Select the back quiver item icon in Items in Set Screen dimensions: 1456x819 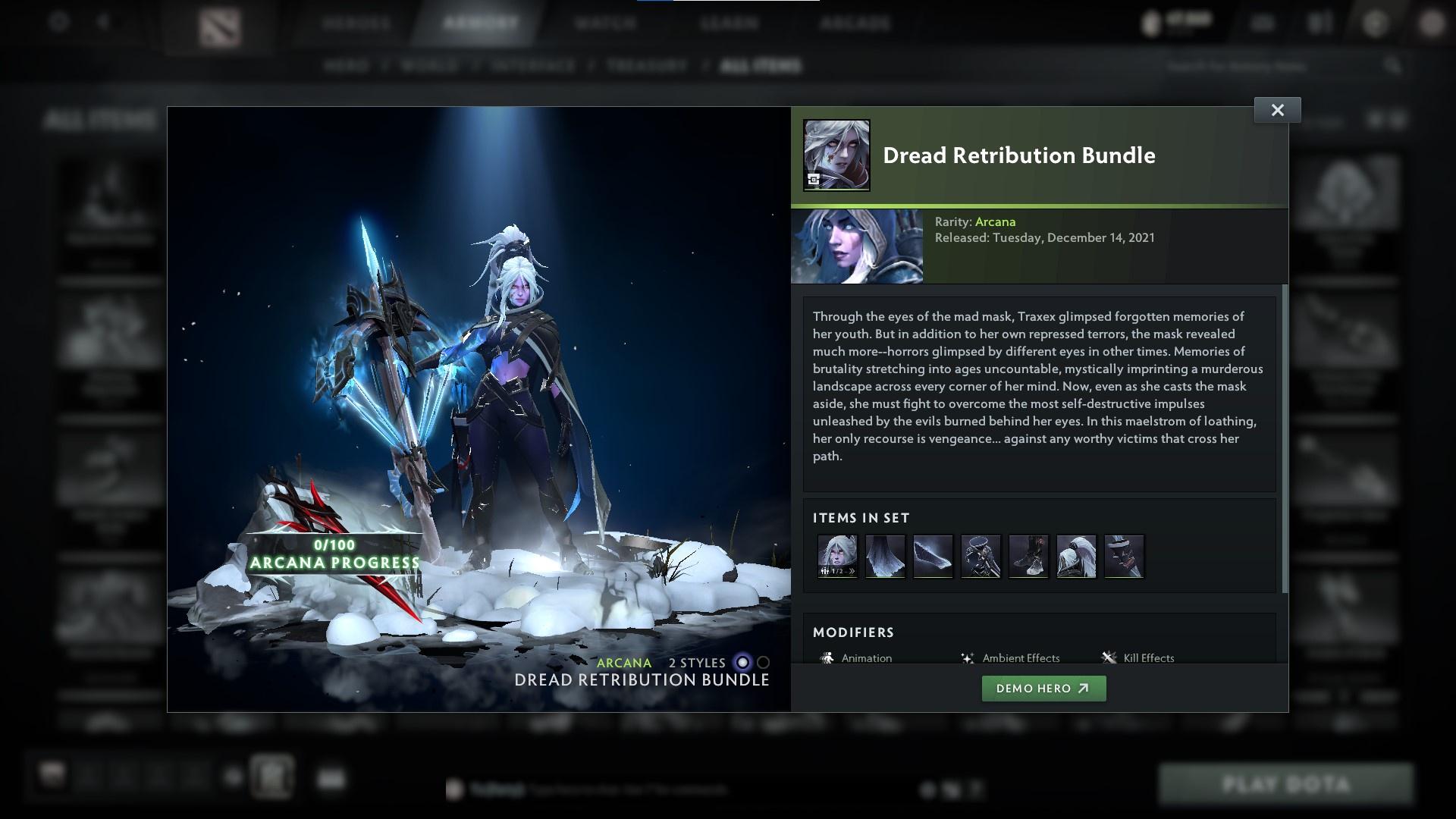click(x=981, y=556)
